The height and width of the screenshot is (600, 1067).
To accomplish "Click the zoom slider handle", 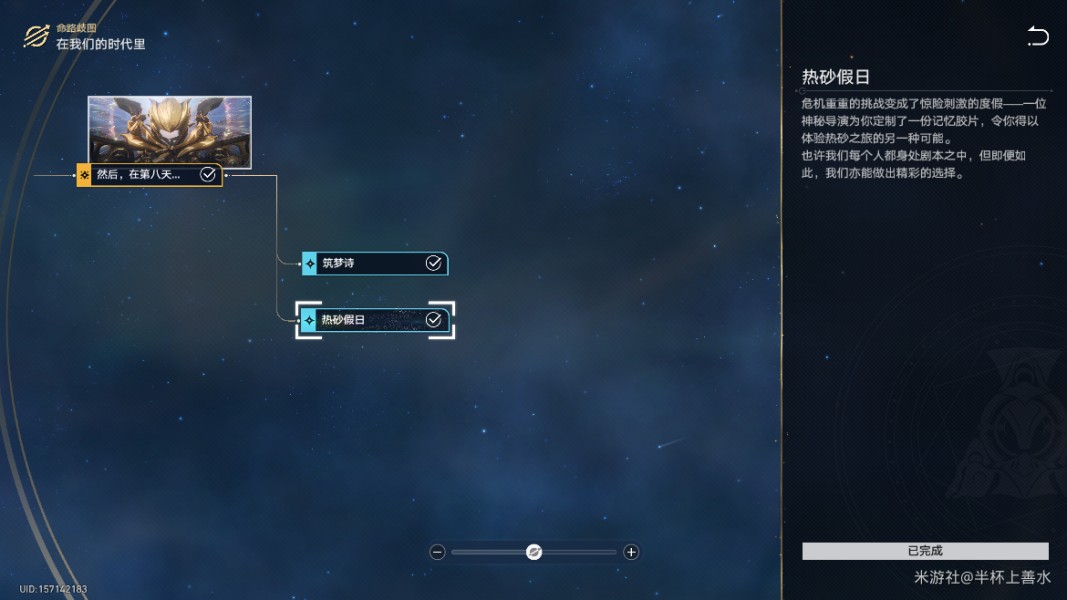I will tap(534, 552).
